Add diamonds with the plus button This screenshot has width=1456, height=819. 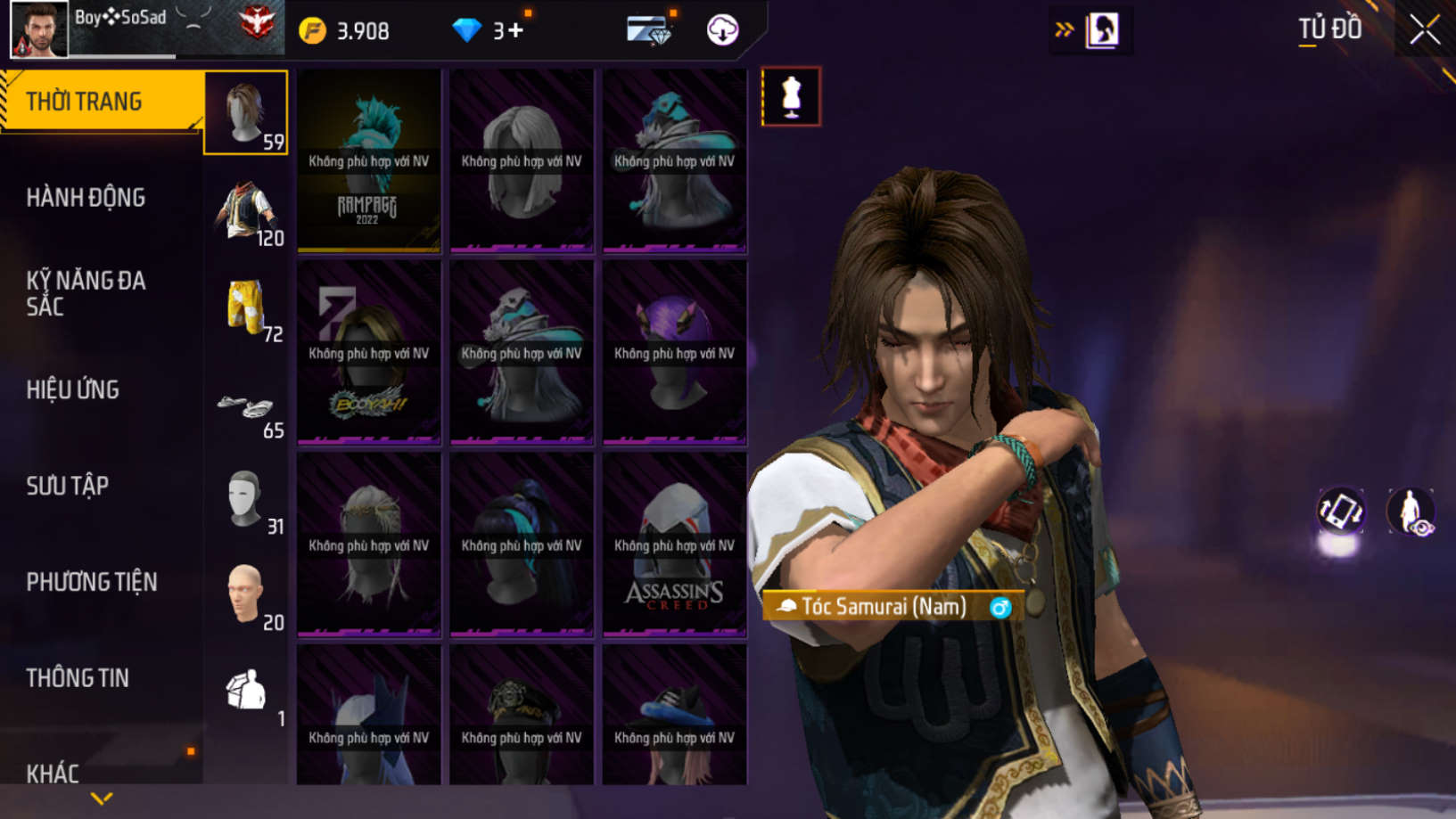pos(515,31)
